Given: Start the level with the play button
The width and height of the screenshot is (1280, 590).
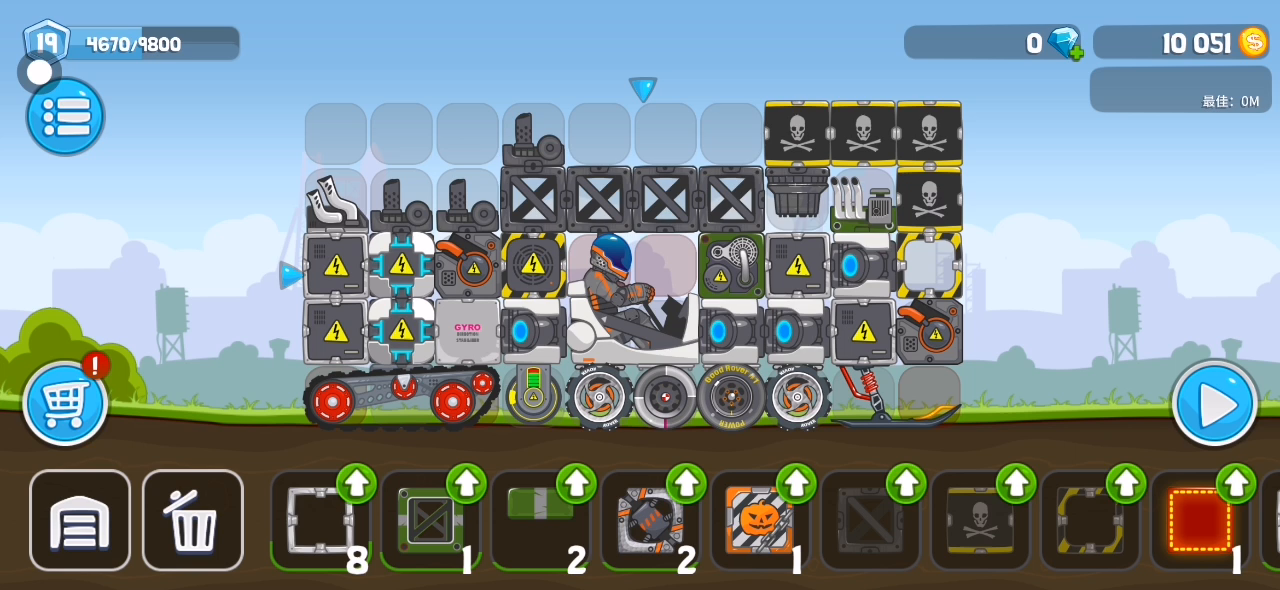Looking at the screenshot, I should (x=1215, y=403).
